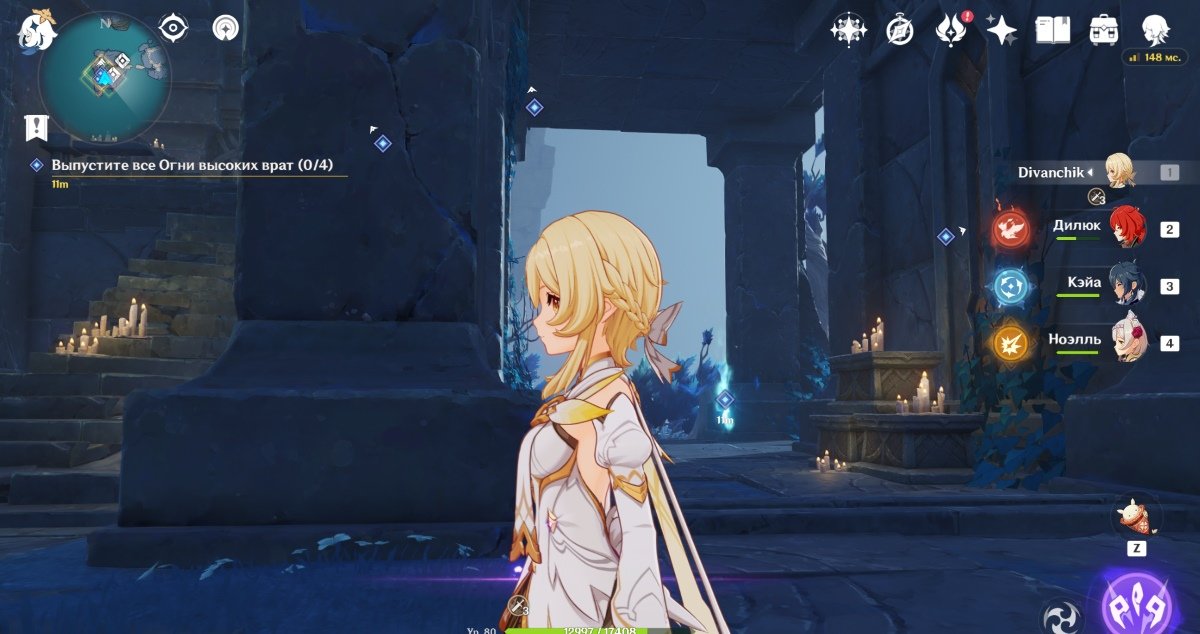The height and width of the screenshot is (634, 1200).
Task: Open the Adventurer Handbook book icon
Action: pyautogui.click(x=1052, y=30)
